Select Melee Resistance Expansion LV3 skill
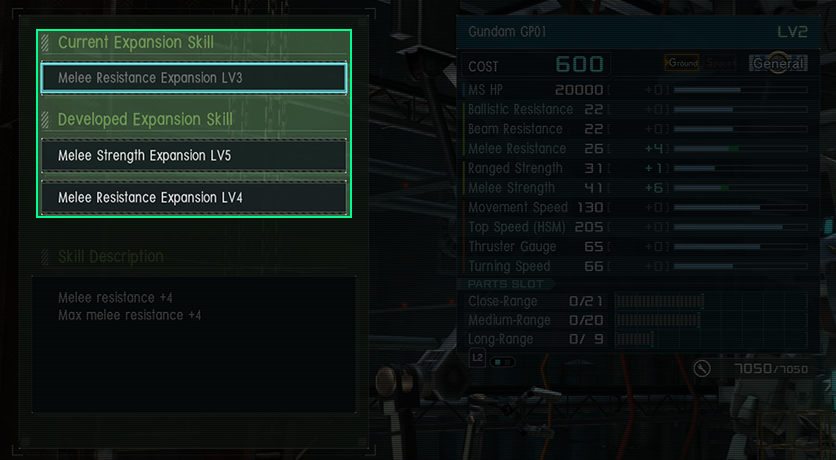Viewport: 836px width, 460px height. (x=194, y=78)
